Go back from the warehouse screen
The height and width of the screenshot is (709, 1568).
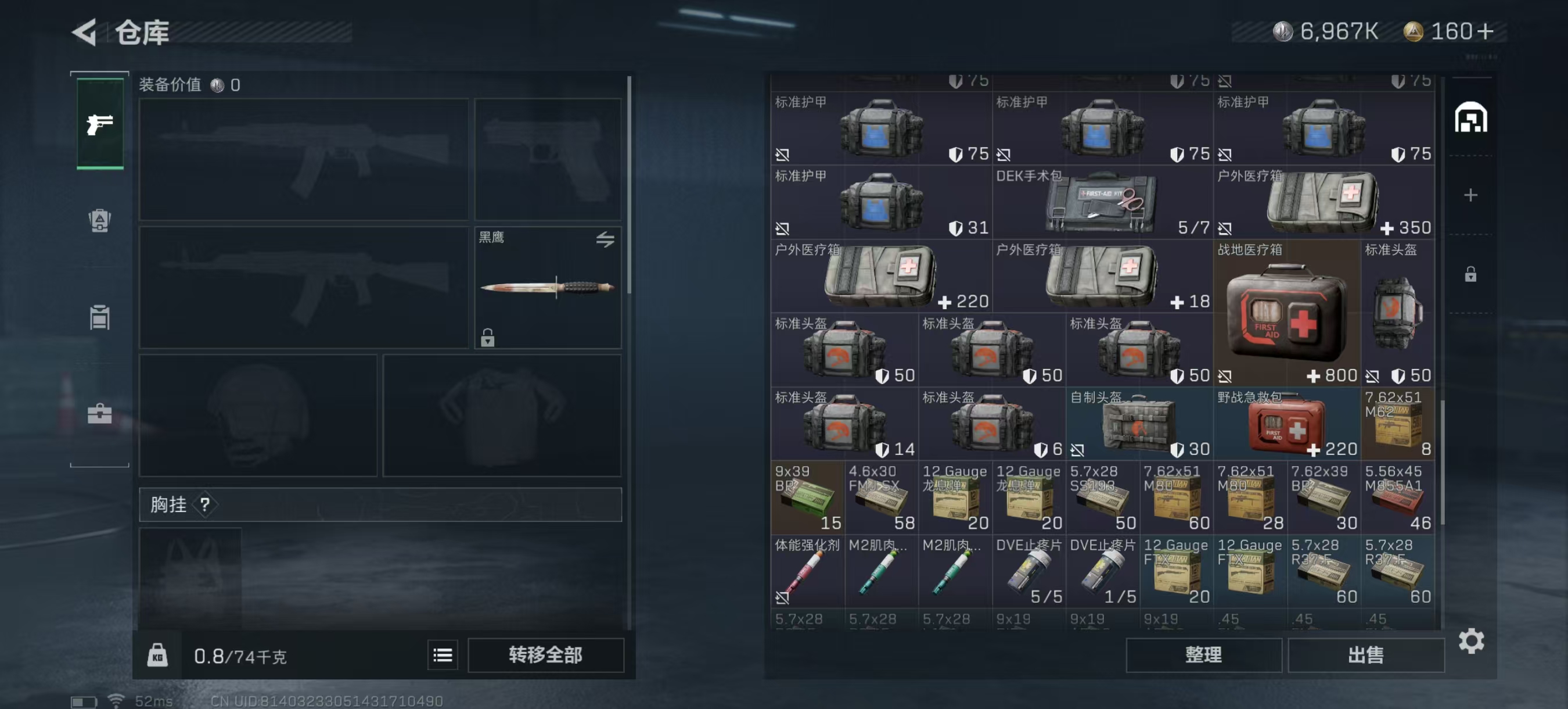click(85, 32)
